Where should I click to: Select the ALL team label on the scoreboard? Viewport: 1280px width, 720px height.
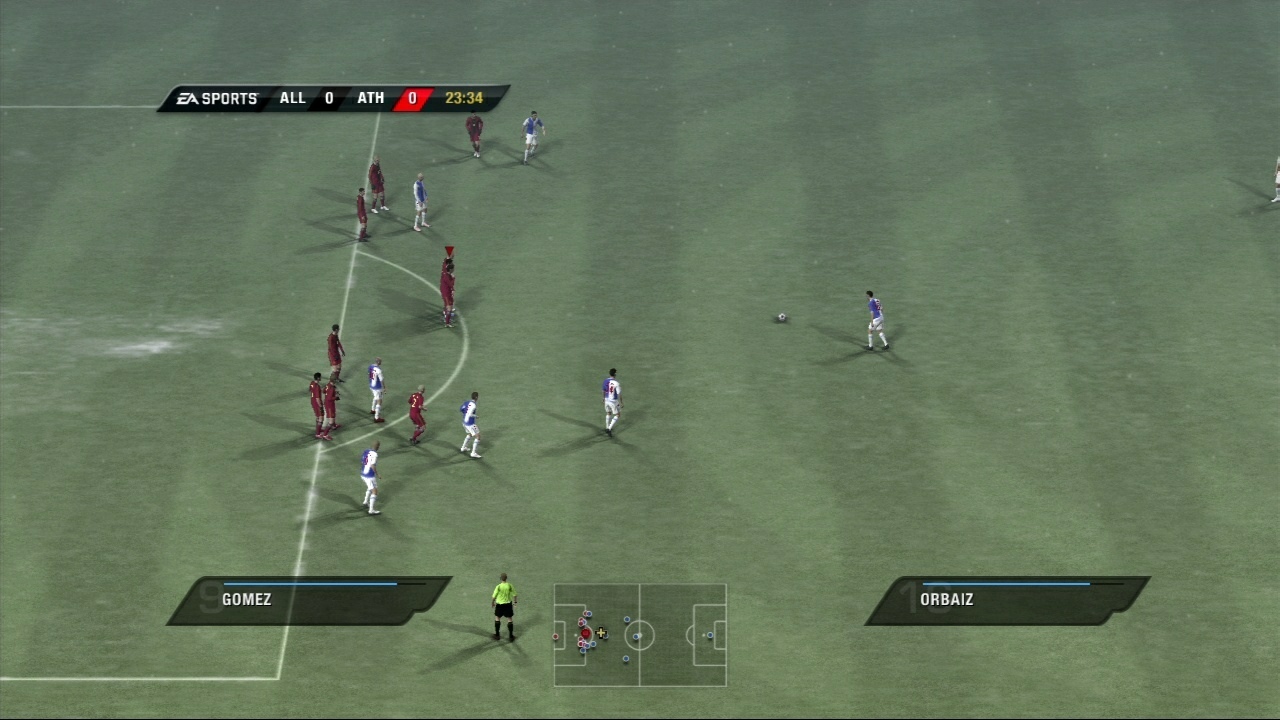[292, 98]
